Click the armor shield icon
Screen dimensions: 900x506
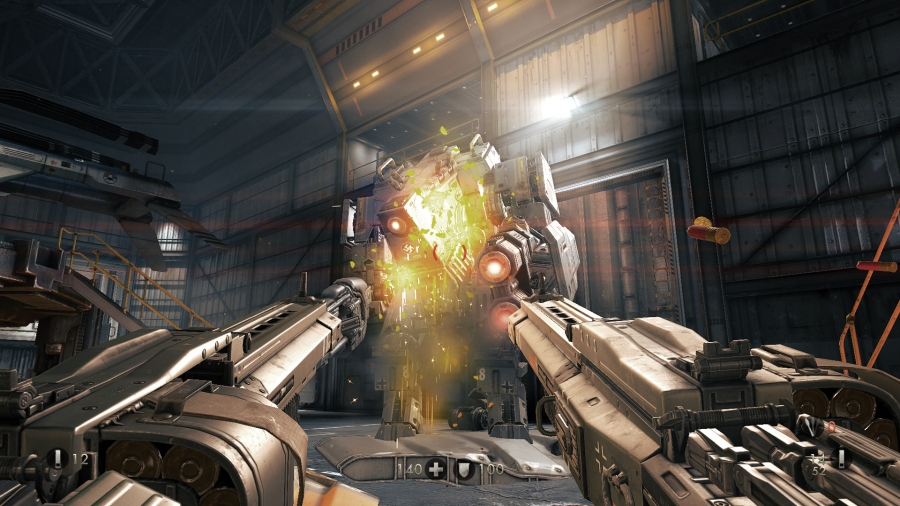tap(463, 468)
